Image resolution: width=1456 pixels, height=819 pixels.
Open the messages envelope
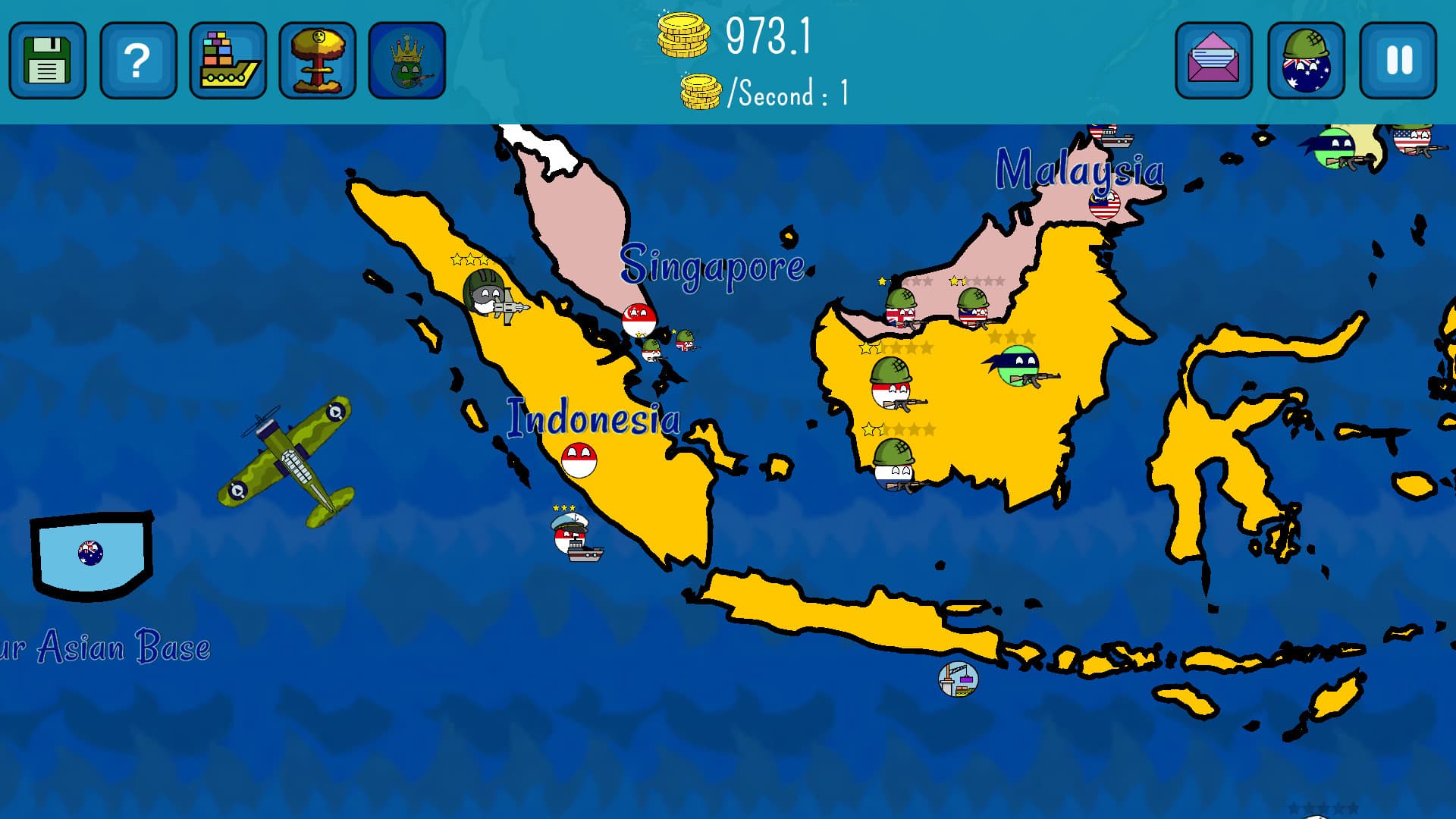tap(1214, 61)
